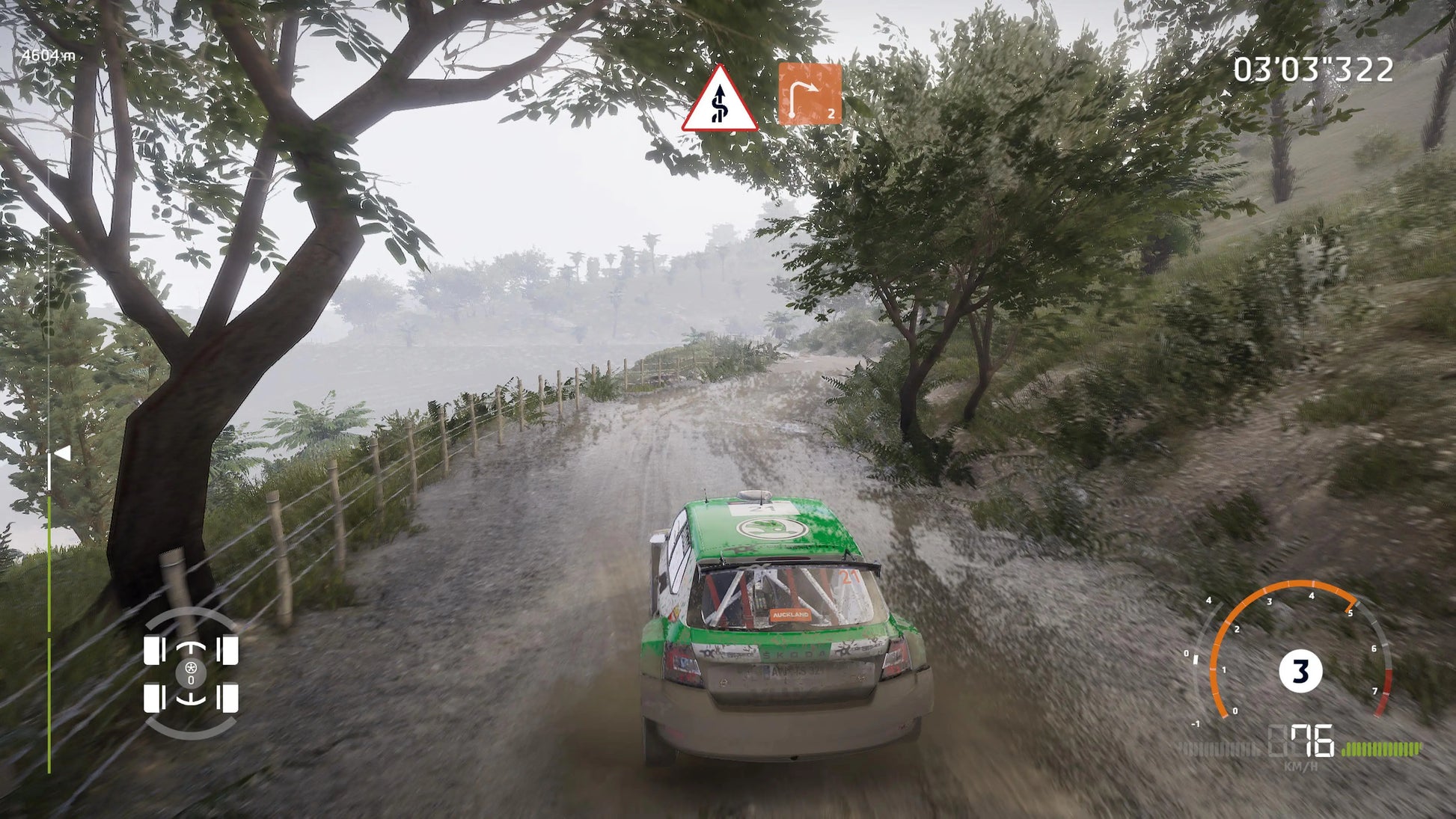Click the AUCKLAND sticker on the car
Image resolution: width=1456 pixels, height=819 pixels.
tap(791, 614)
